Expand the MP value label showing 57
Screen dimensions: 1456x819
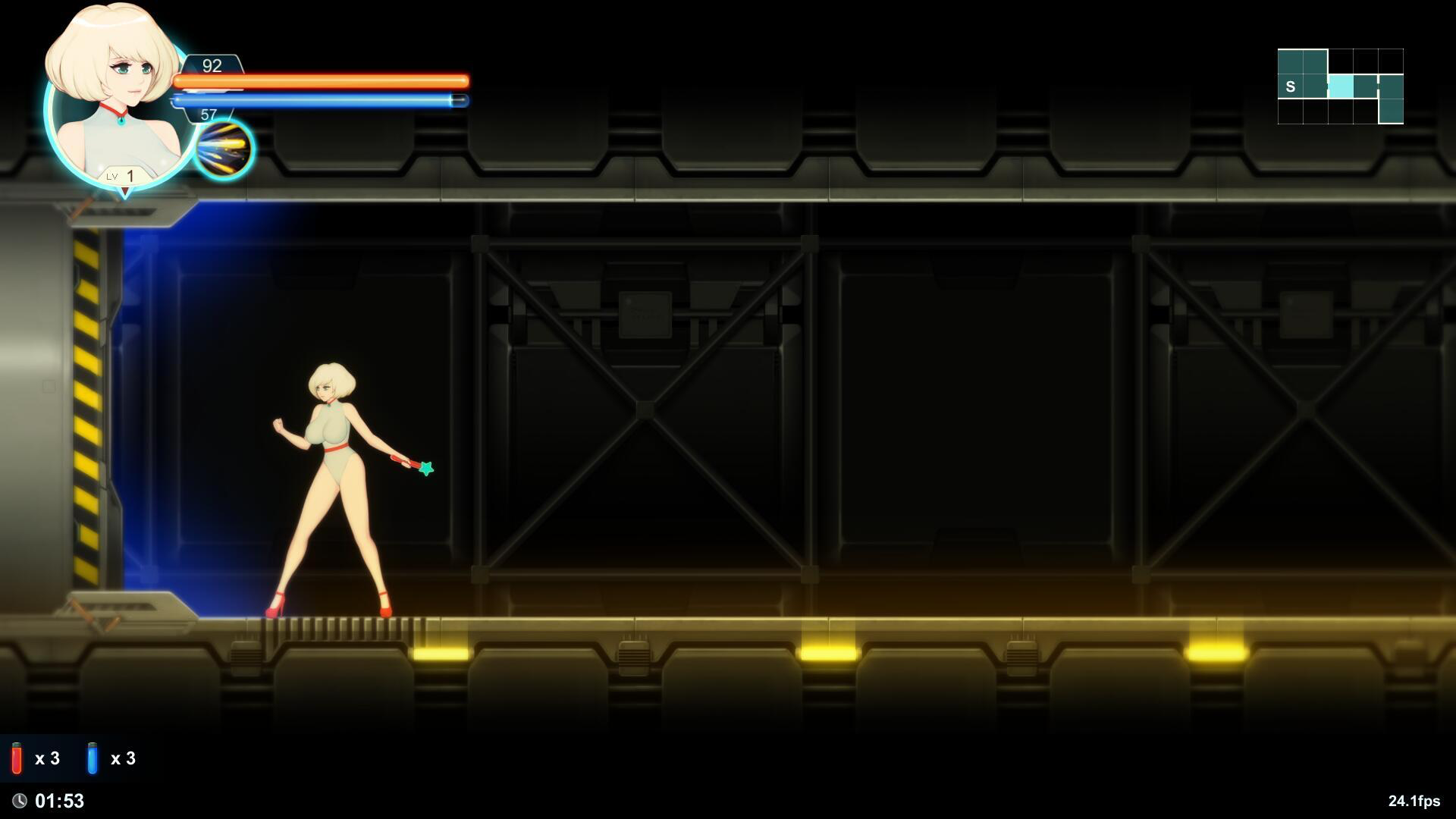[210, 115]
